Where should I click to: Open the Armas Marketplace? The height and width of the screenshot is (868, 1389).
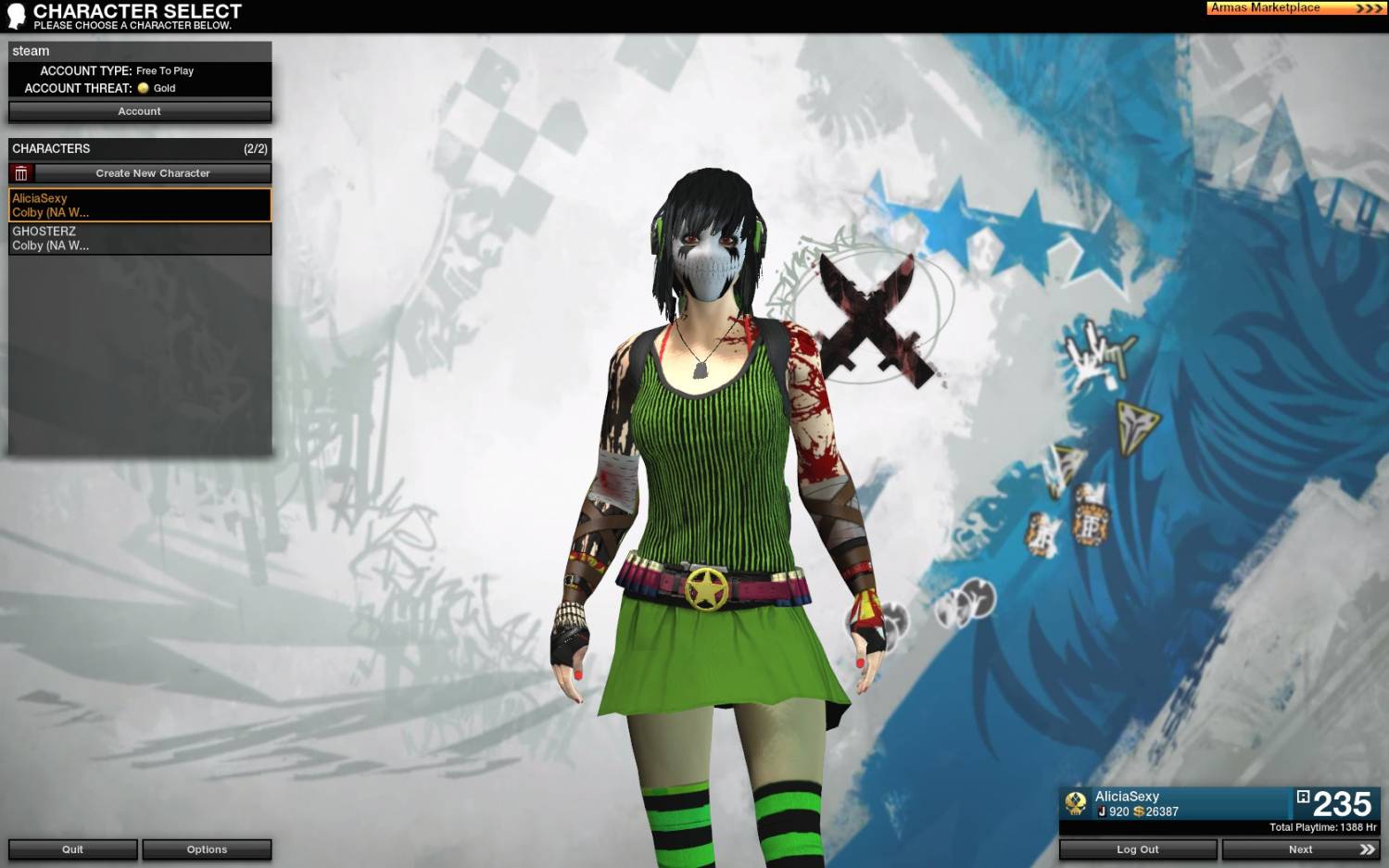pos(1295,8)
